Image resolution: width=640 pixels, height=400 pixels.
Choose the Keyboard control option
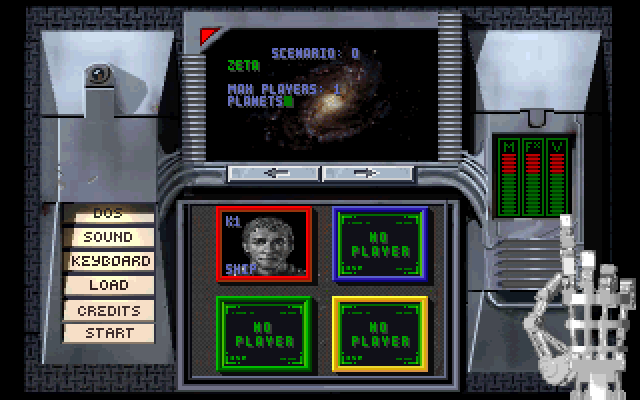pos(109,261)
